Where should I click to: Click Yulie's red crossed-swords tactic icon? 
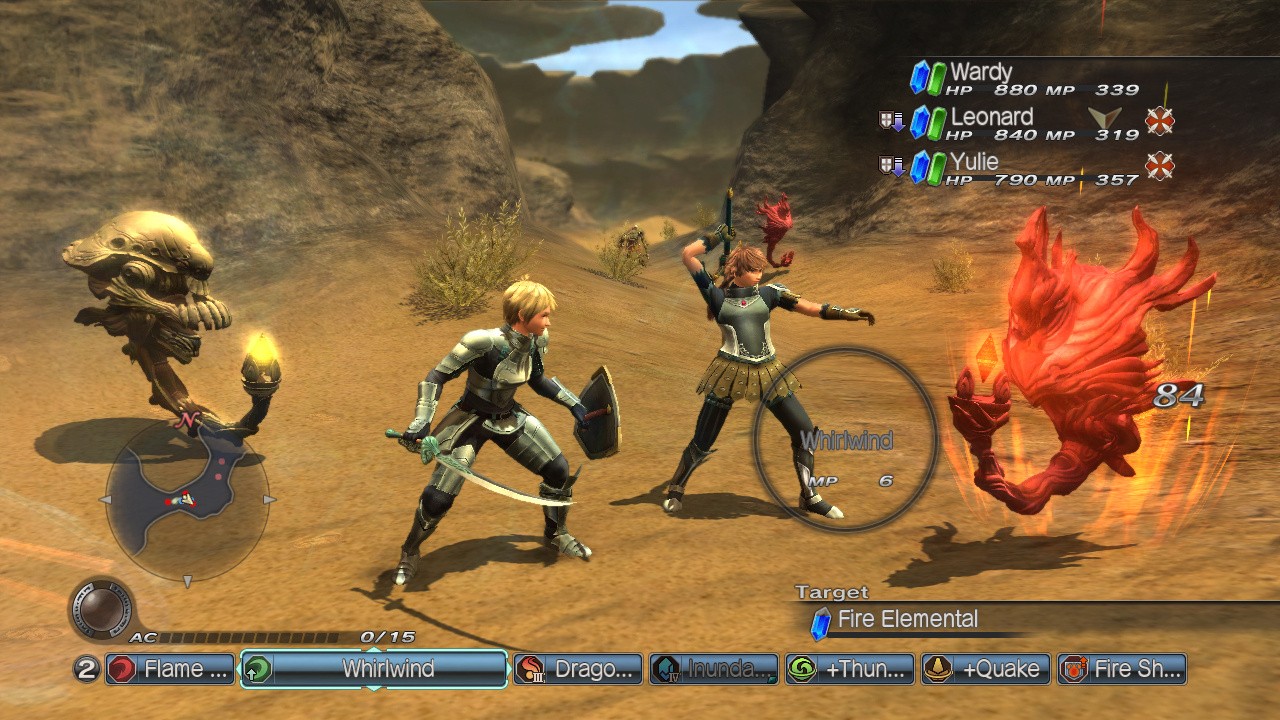[1160, 166]
